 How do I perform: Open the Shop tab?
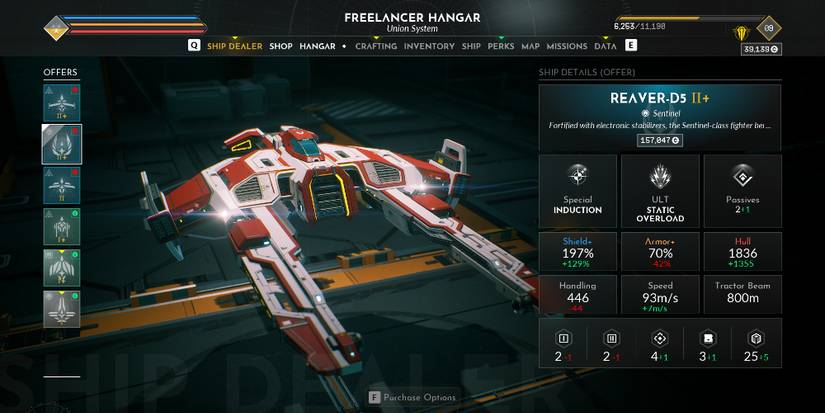point(280,46)
